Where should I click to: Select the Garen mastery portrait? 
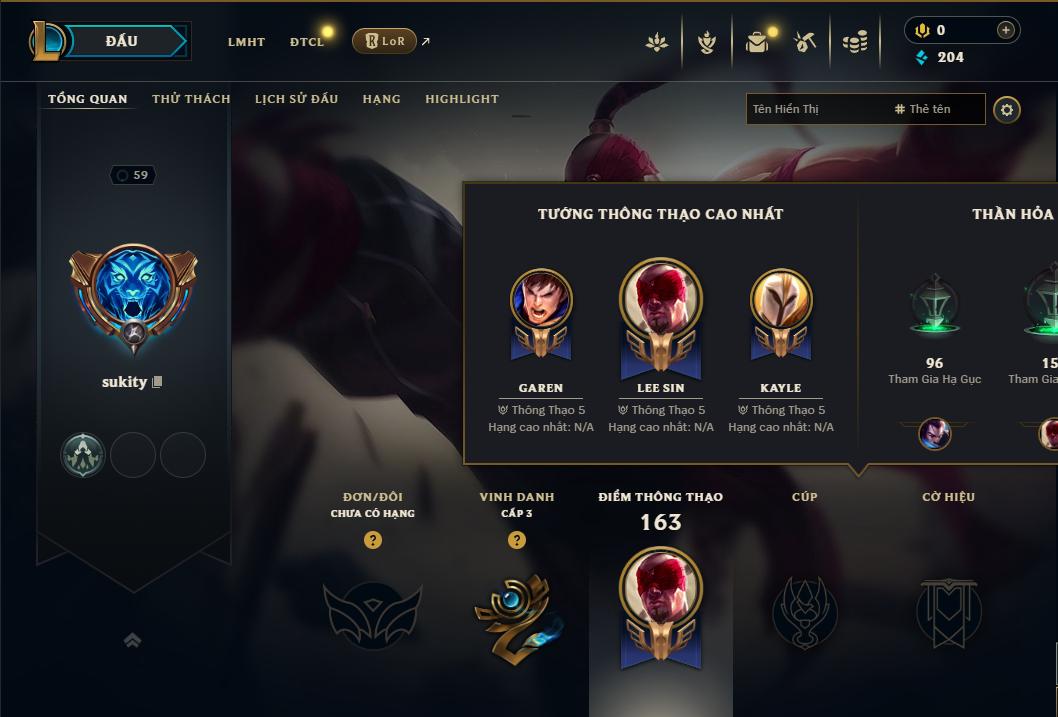click(541, 300)
